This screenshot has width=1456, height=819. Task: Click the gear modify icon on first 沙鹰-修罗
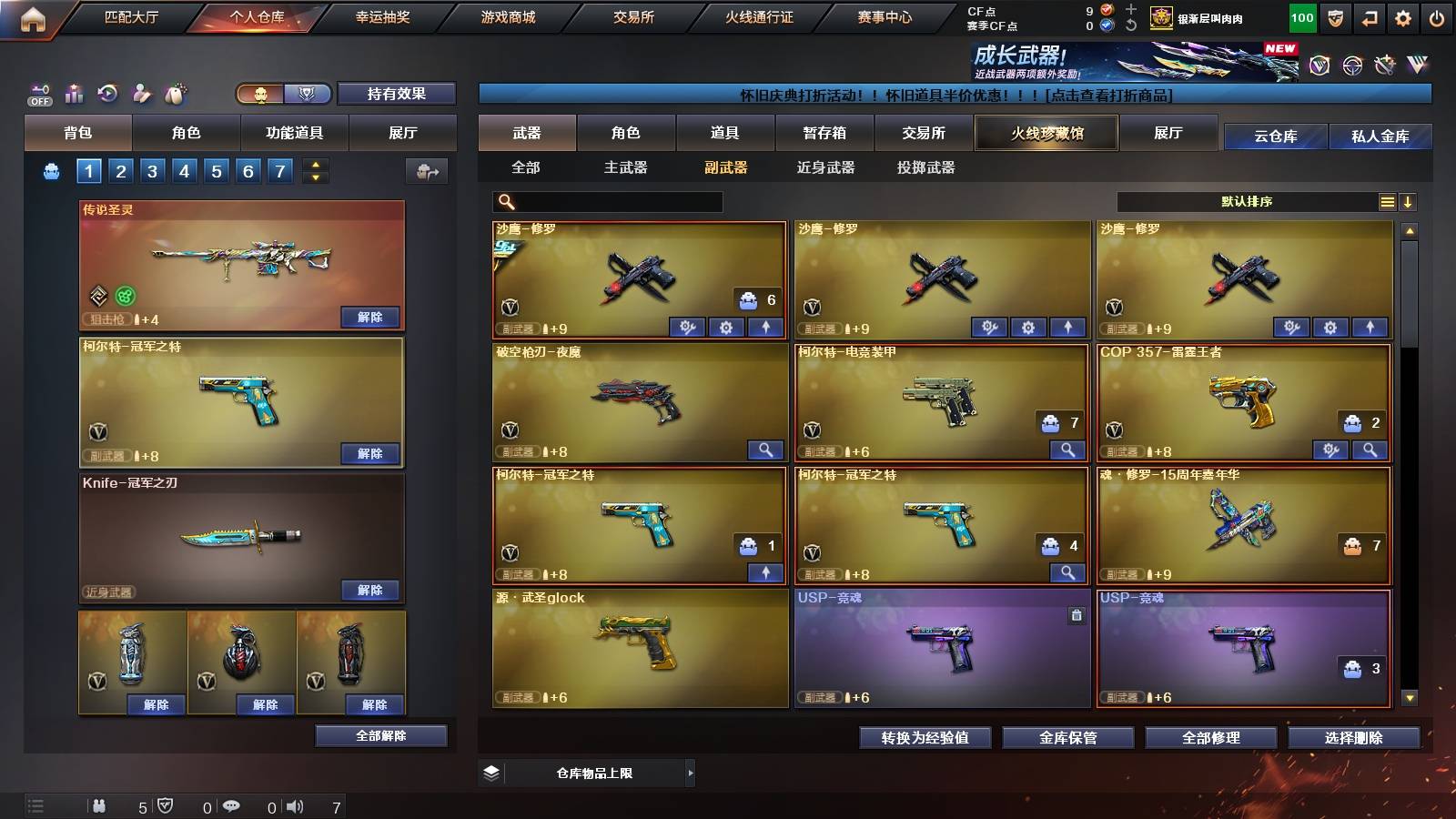(725, 325)
